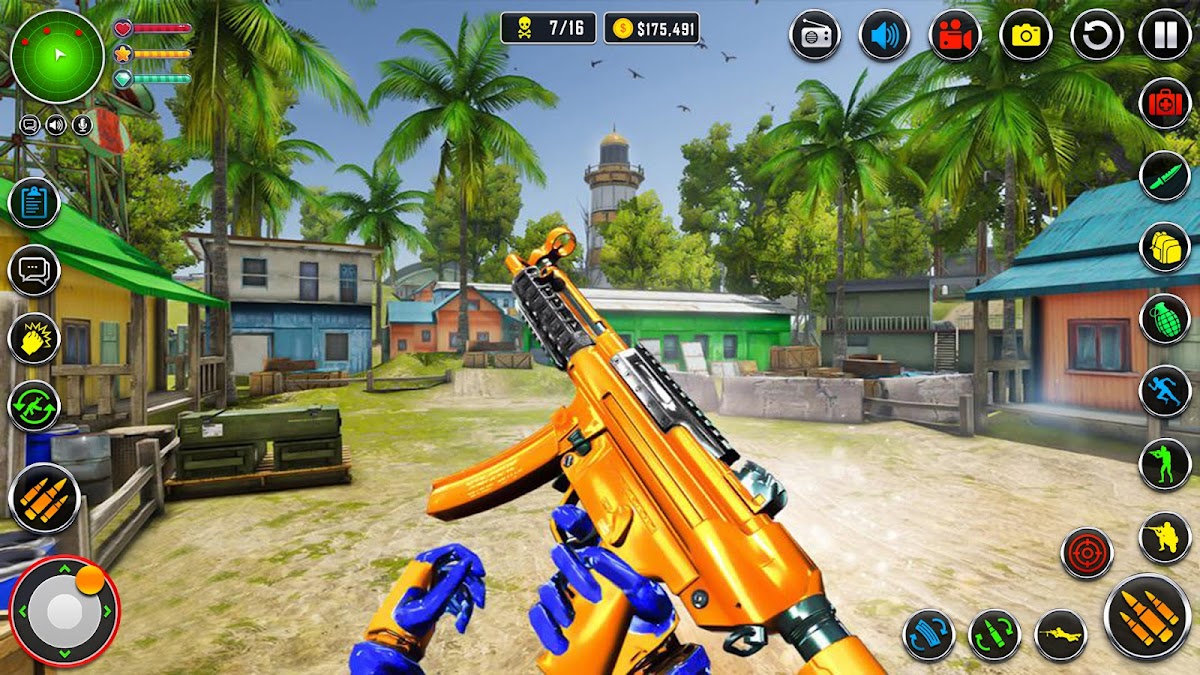Throw a grenade using the grenade icon
The height and width of the screenshot is (675, 1200).
(x=1165, y=319)
